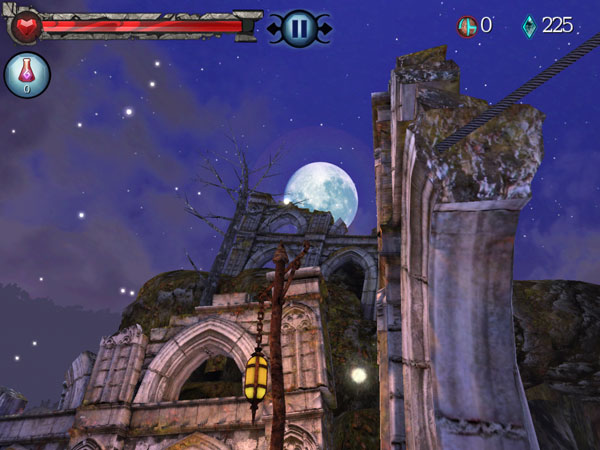
Task: Use the pink health potion
Action: (x=27, y=75)
